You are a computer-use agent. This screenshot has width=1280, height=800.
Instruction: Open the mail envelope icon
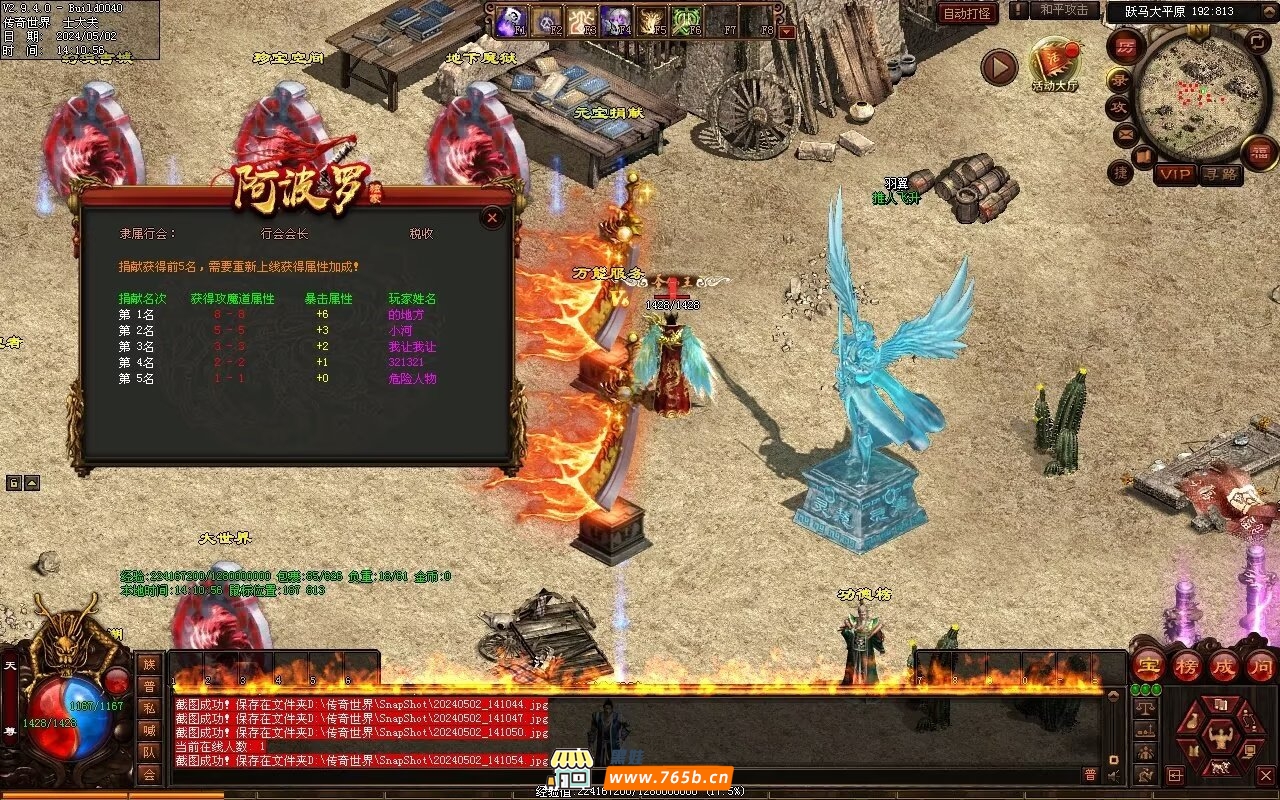click(1125, 133)
